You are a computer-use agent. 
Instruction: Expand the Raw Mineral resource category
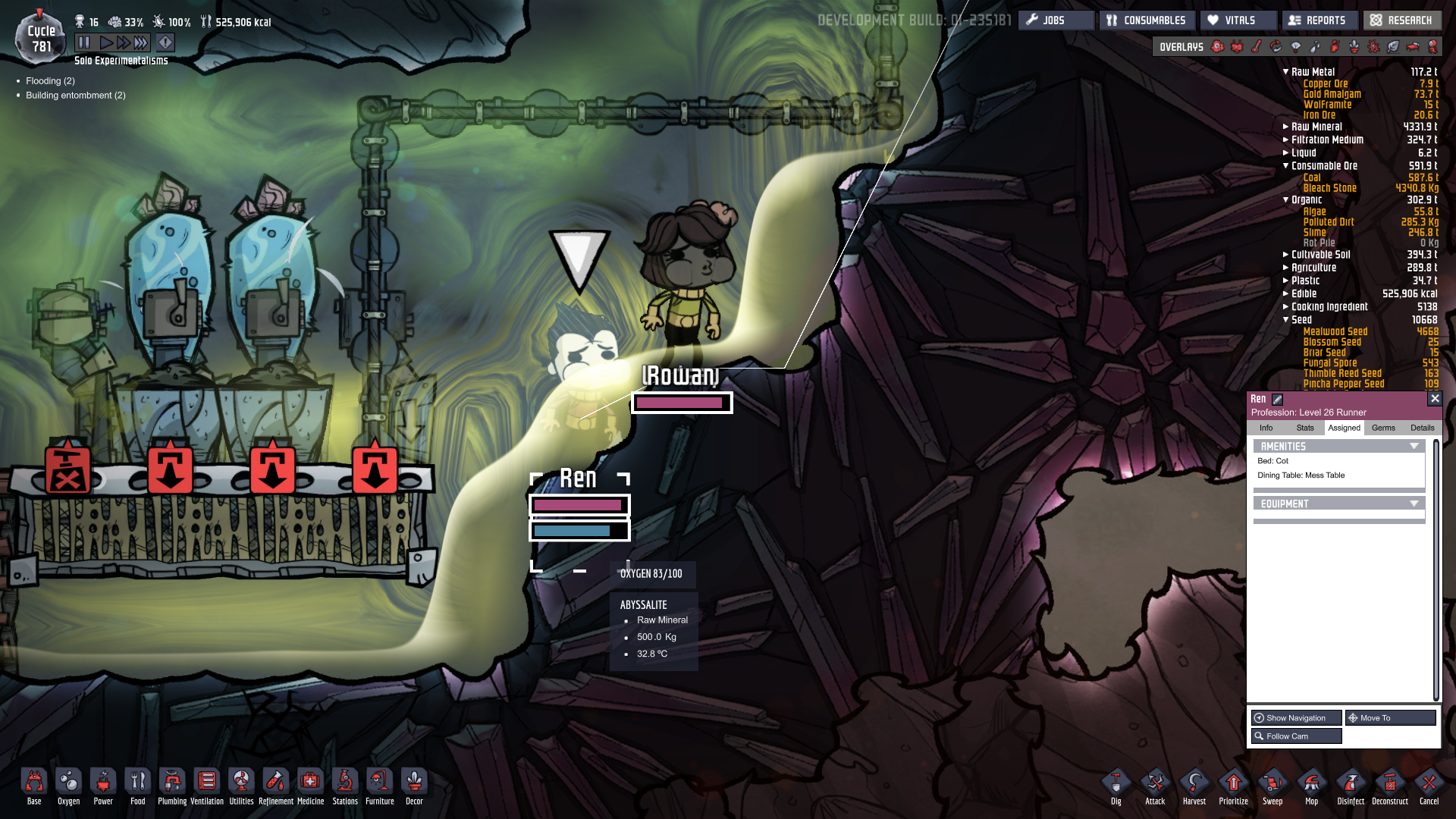tap(1286, 127)
